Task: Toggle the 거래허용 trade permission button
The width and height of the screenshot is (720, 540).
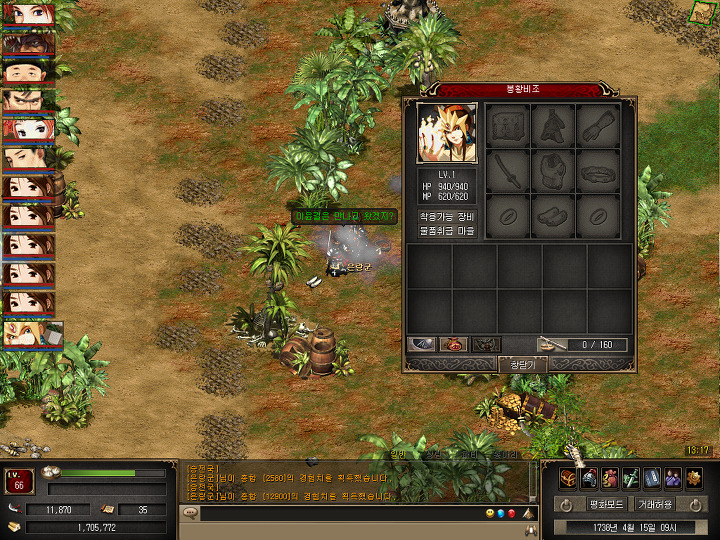Action: (x=656, y=504)
